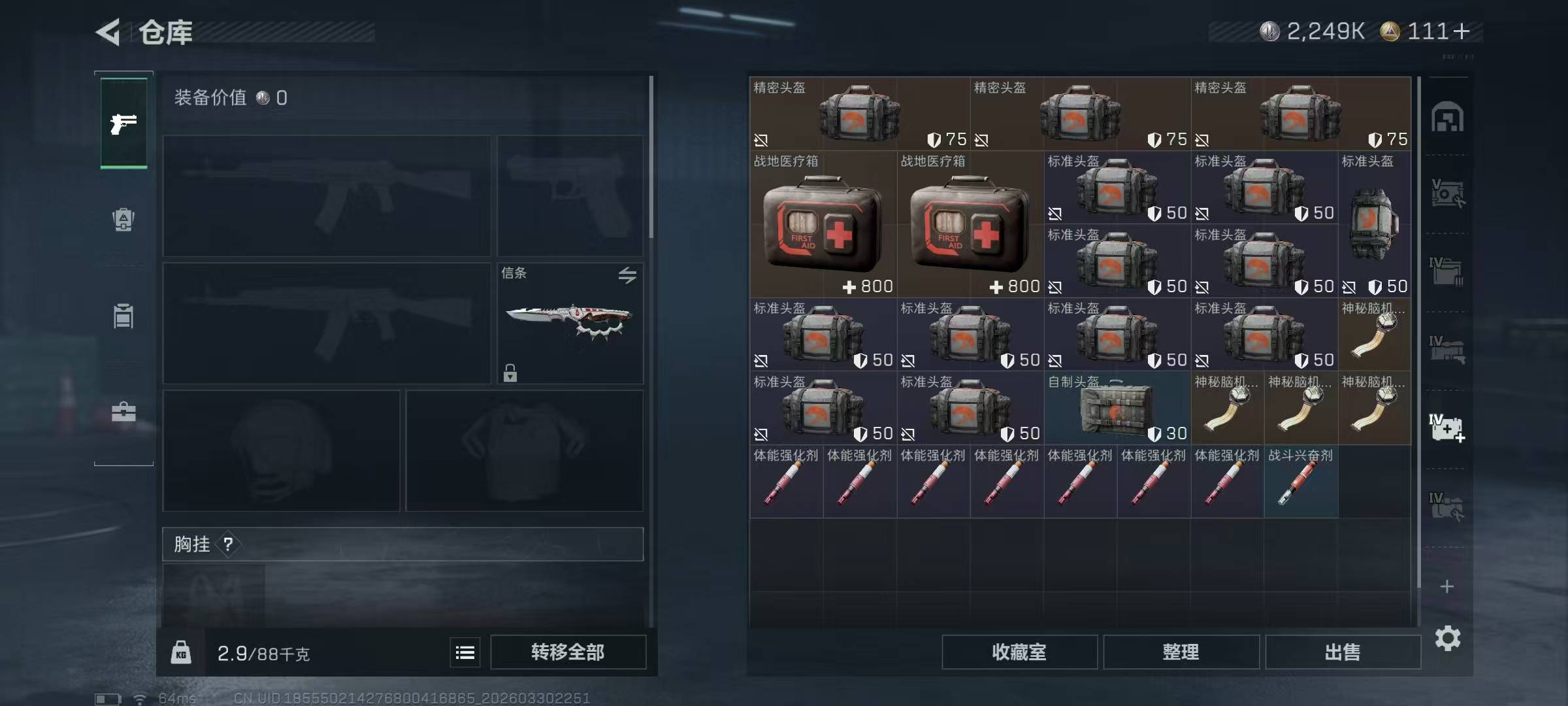Pick the 战斗兴奋剂 injector

(x=1301, y=482)
